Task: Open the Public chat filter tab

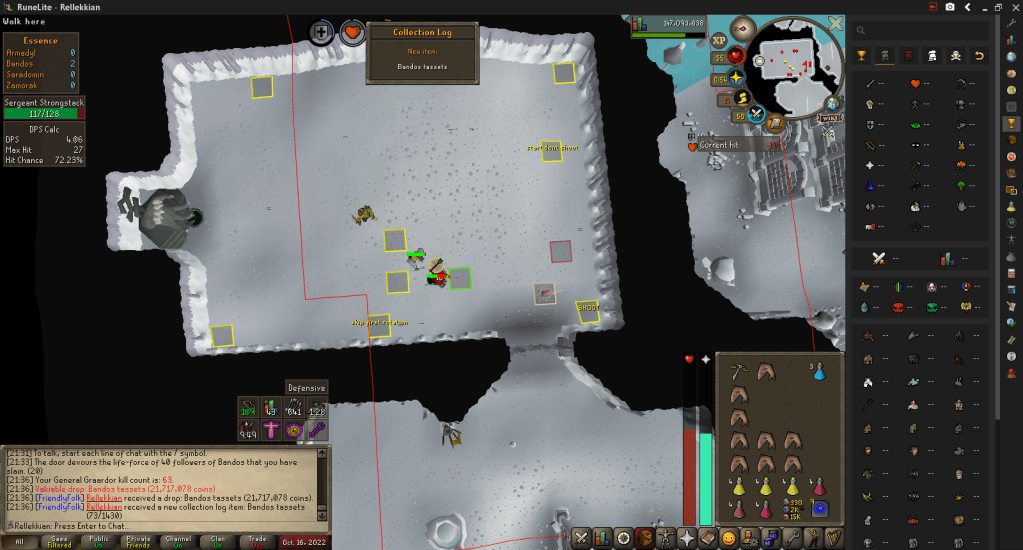Action: pos(99,540)
